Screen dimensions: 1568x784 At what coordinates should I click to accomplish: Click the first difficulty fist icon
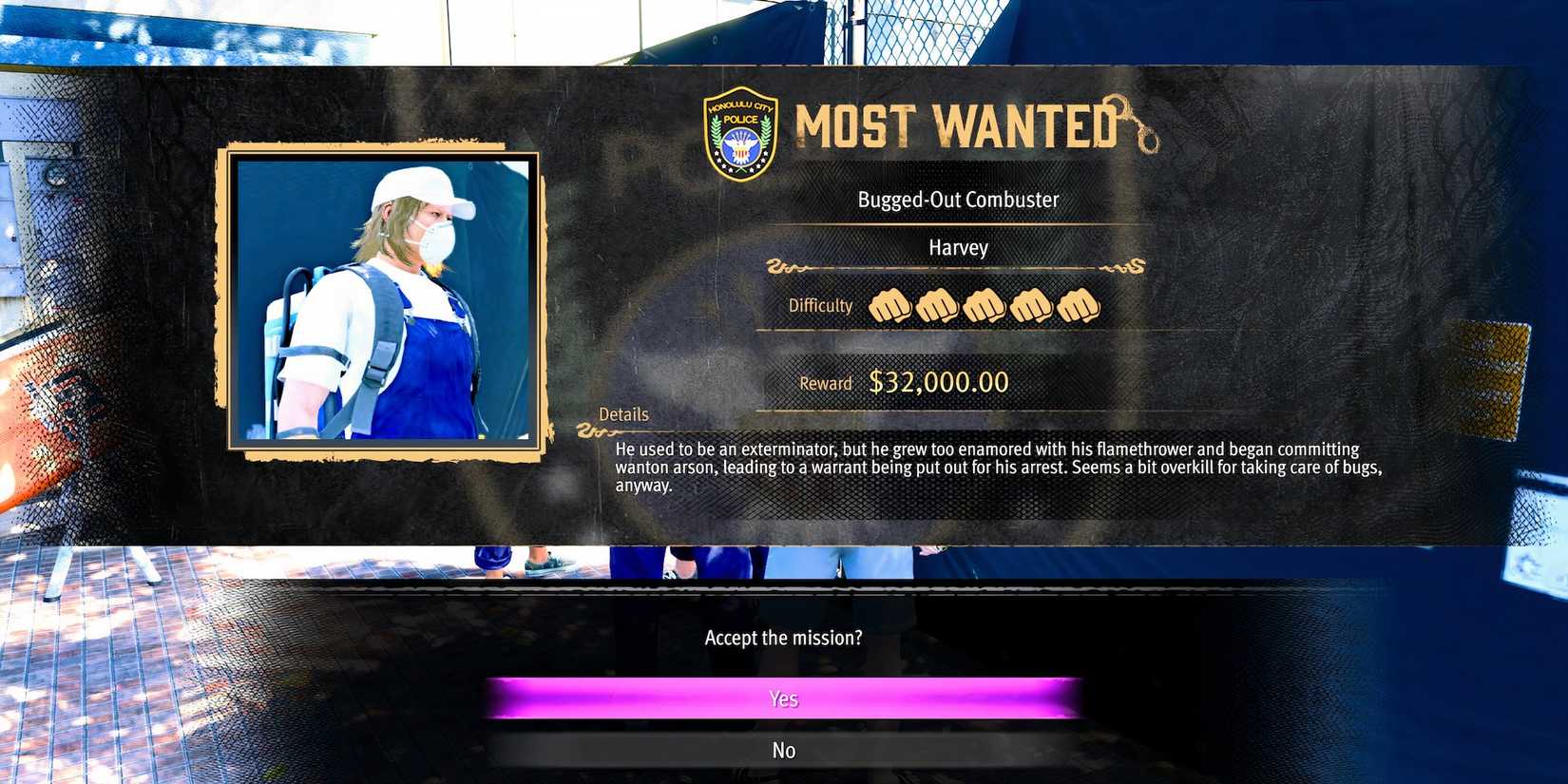(889, 305)
